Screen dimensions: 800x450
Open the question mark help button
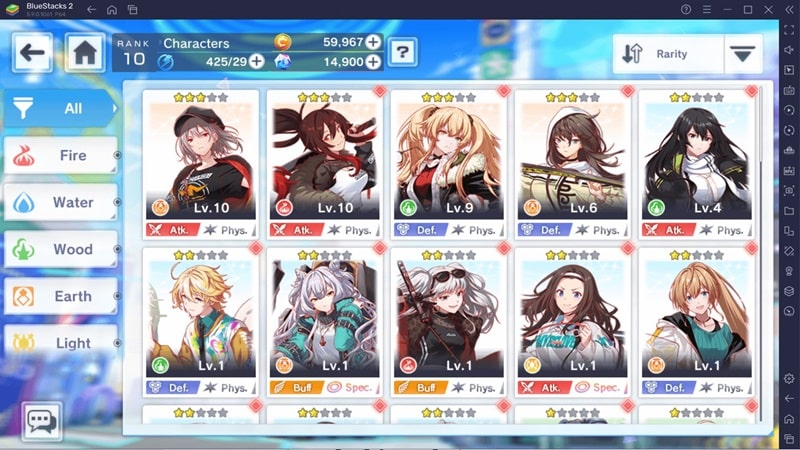tap(402, 52)
